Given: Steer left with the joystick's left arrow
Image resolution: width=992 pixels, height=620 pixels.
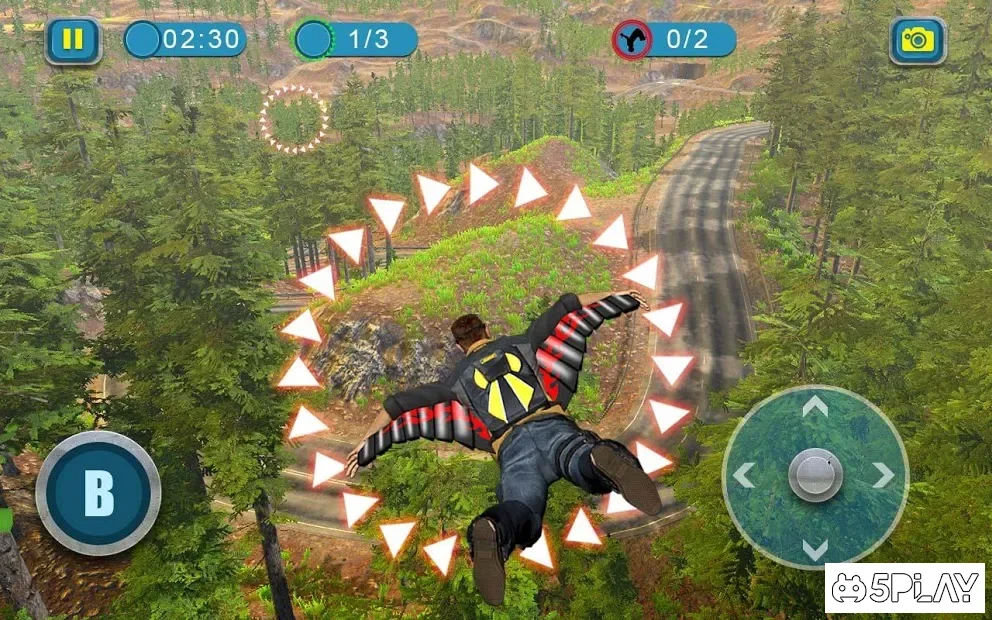Looking at the screenshot, I should [744, 476].
